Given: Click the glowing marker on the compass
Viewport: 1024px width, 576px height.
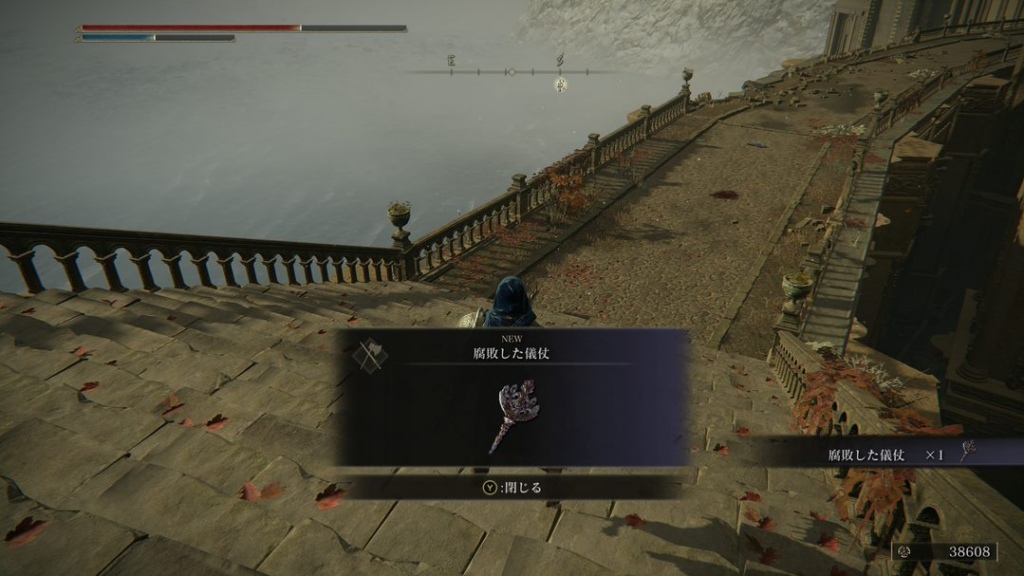Looking at the screenshot, I should [560, 85].
